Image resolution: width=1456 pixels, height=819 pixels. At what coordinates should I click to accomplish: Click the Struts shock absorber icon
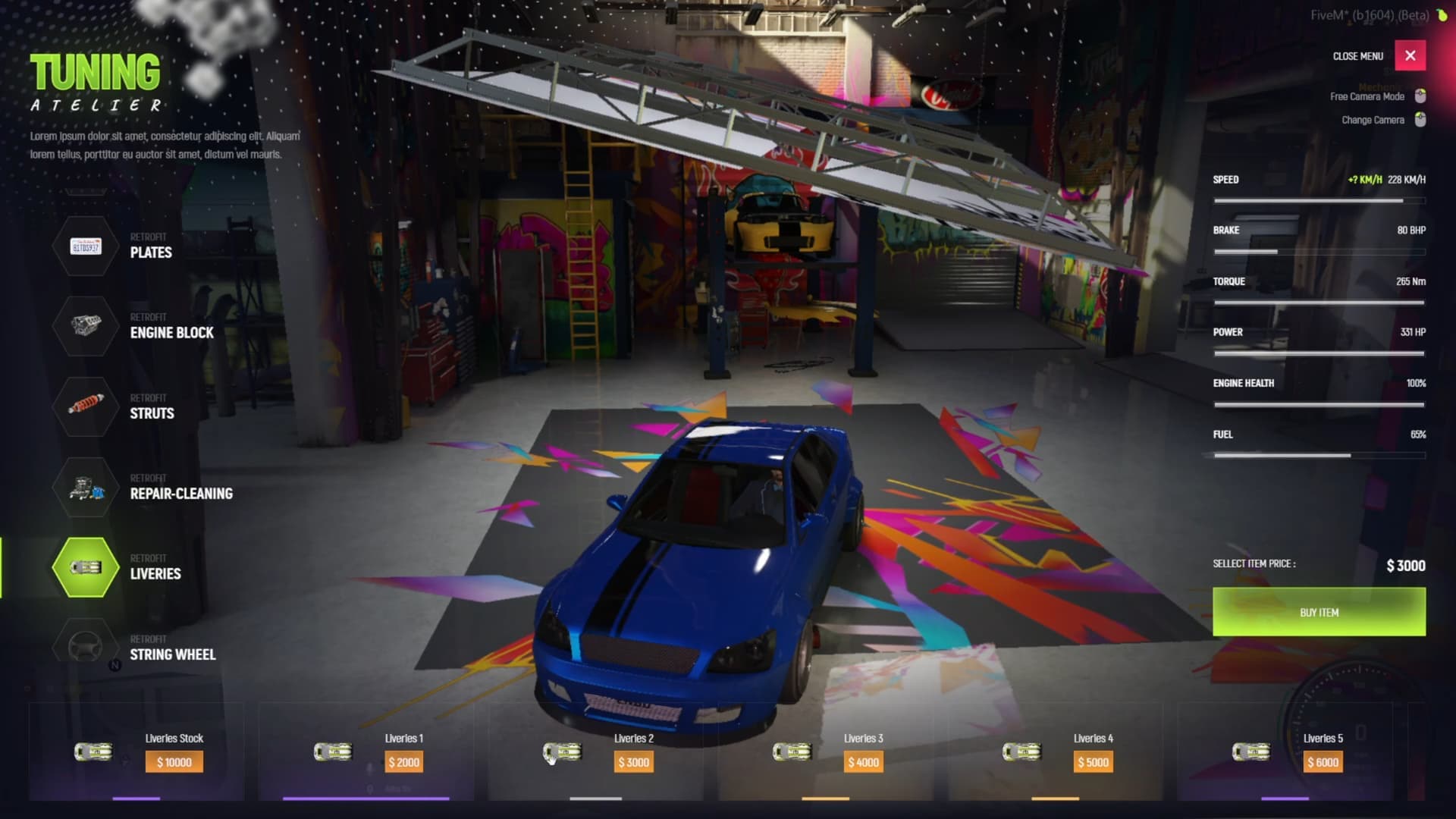pyautogui.click(x=84, y=407)
